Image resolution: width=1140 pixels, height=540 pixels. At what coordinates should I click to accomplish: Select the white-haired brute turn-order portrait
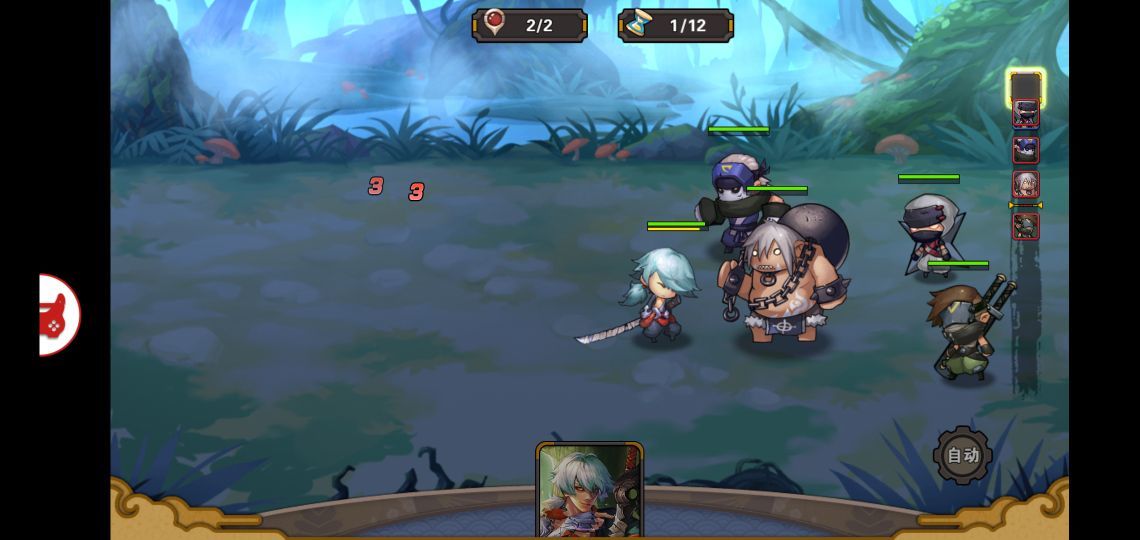[1025, 185]
